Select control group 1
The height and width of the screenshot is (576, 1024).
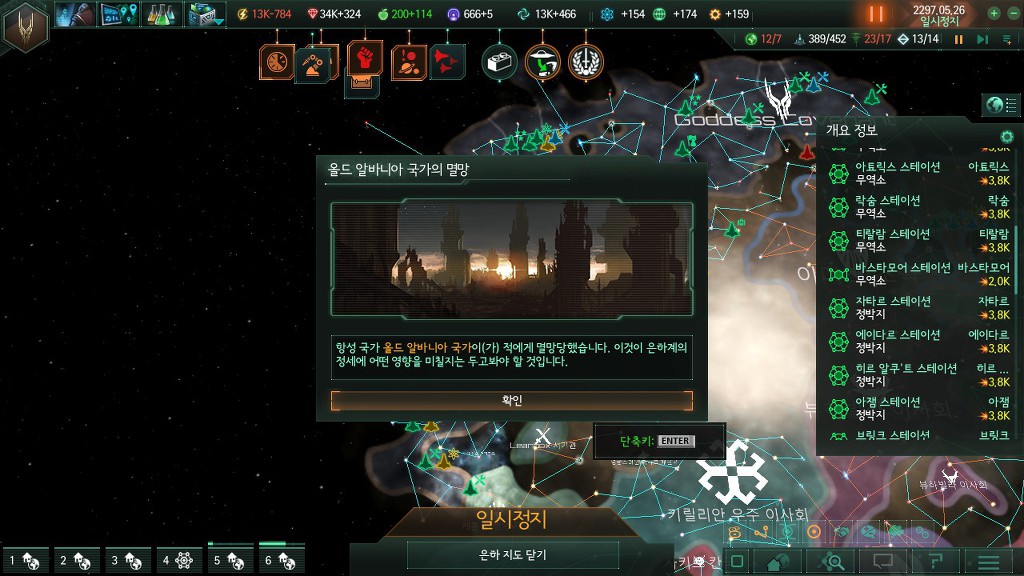click(x=25, y=561)
